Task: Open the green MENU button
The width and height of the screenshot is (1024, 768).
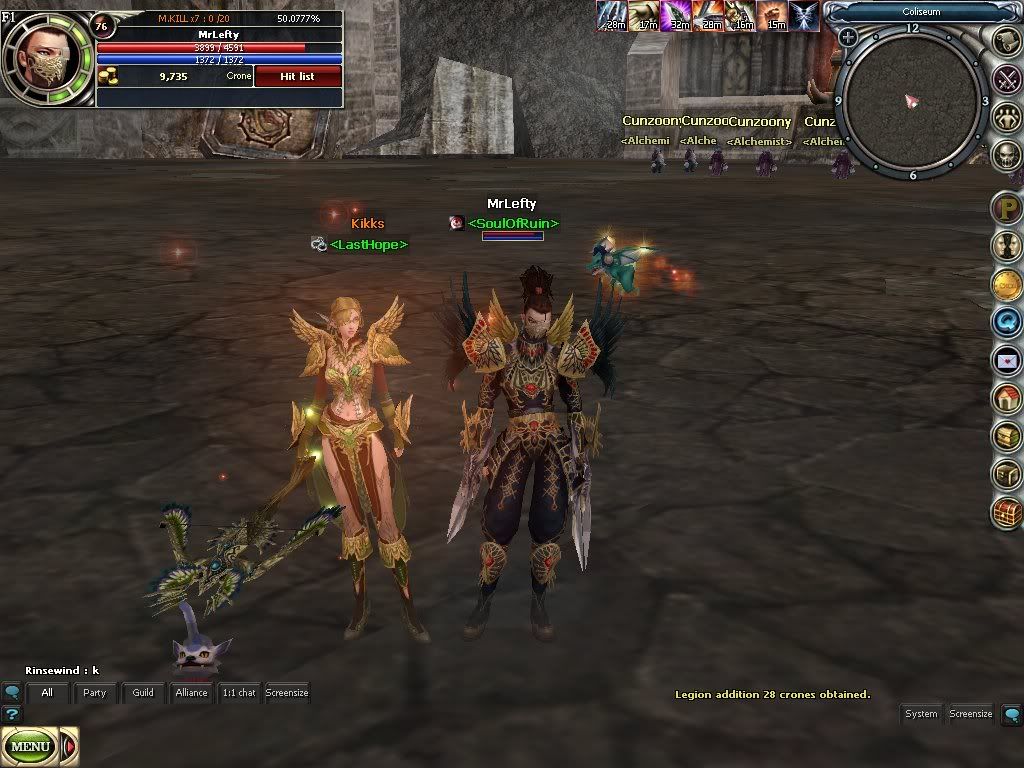Action: [x=31, y=746]
